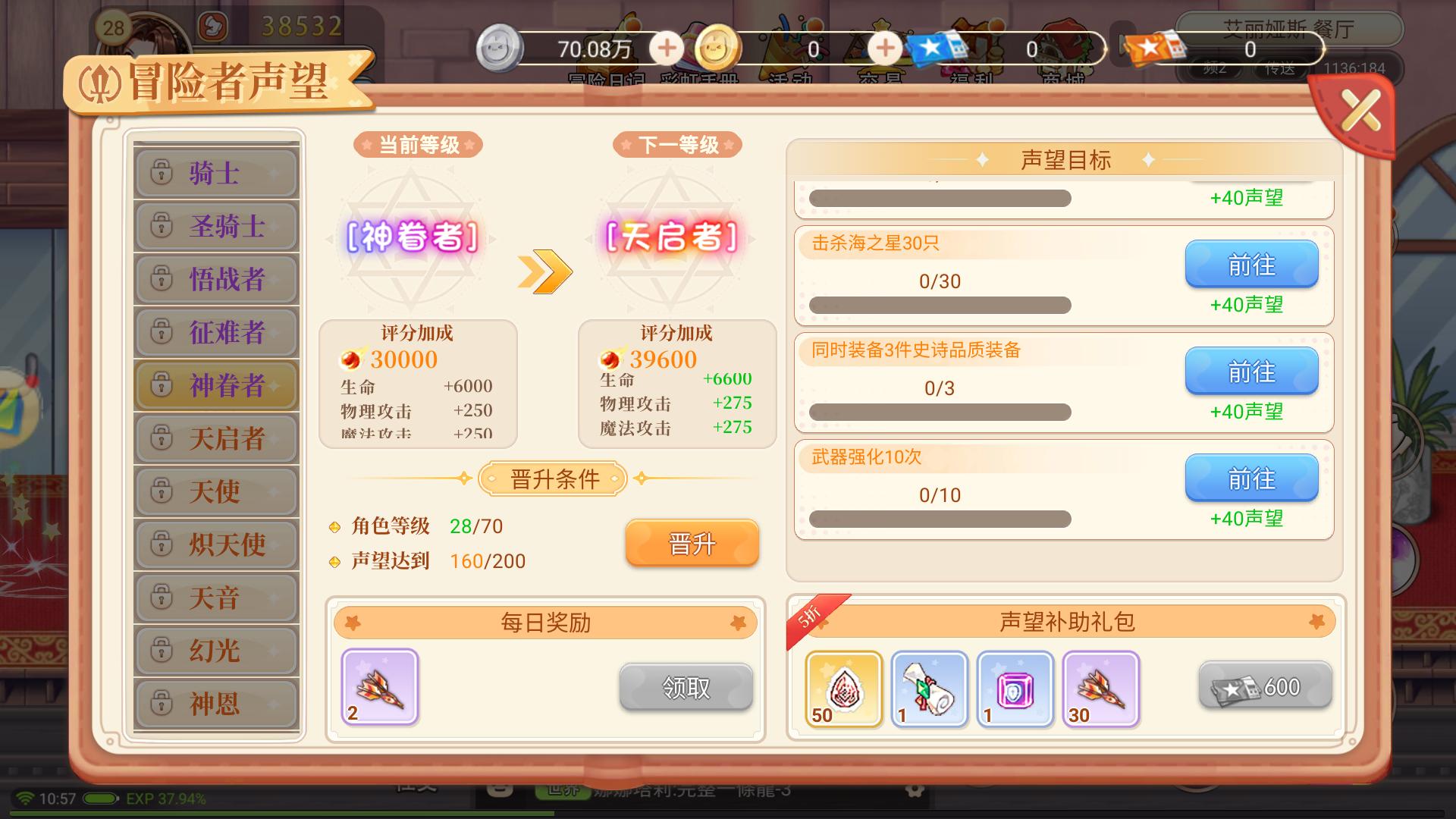Click plus button next to silver coins
The width and height of the screenshot is (1456, 819).
[x=666, y=47]
